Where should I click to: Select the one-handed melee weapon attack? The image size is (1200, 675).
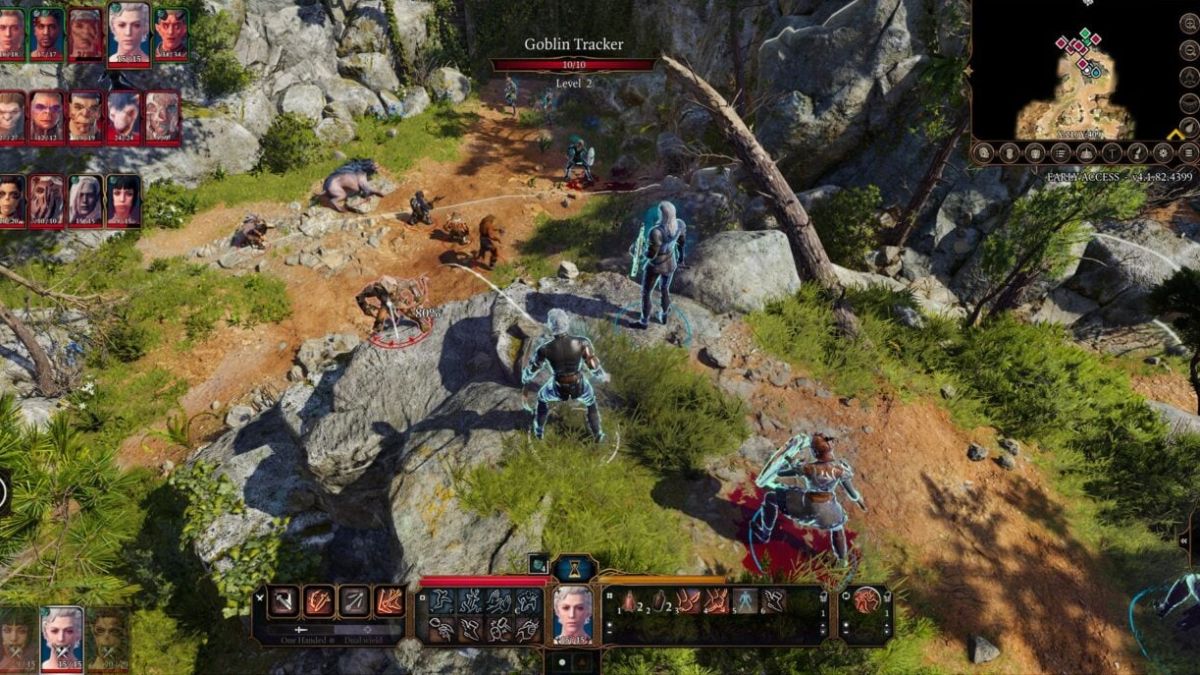[x=284, y=601]
